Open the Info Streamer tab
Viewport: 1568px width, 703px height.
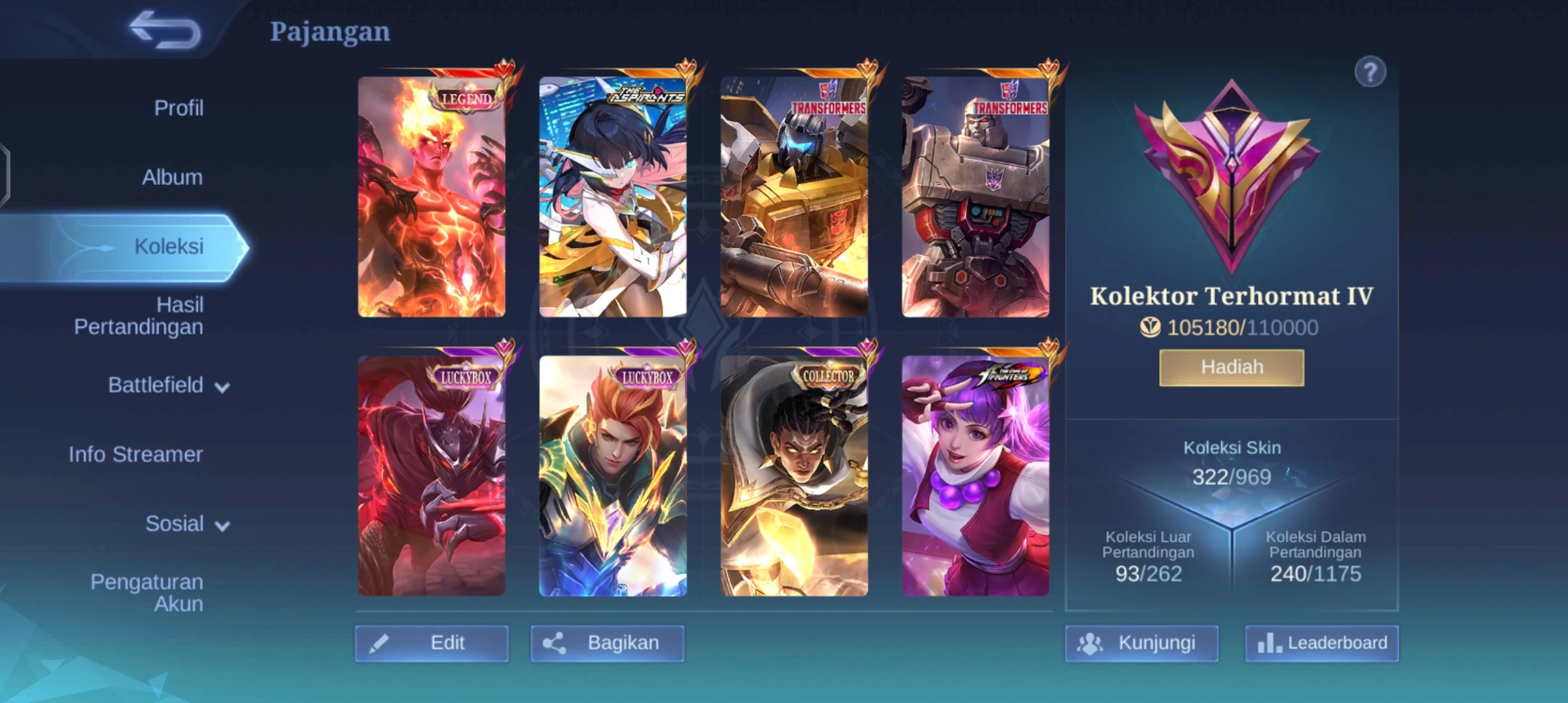point(135,454)
